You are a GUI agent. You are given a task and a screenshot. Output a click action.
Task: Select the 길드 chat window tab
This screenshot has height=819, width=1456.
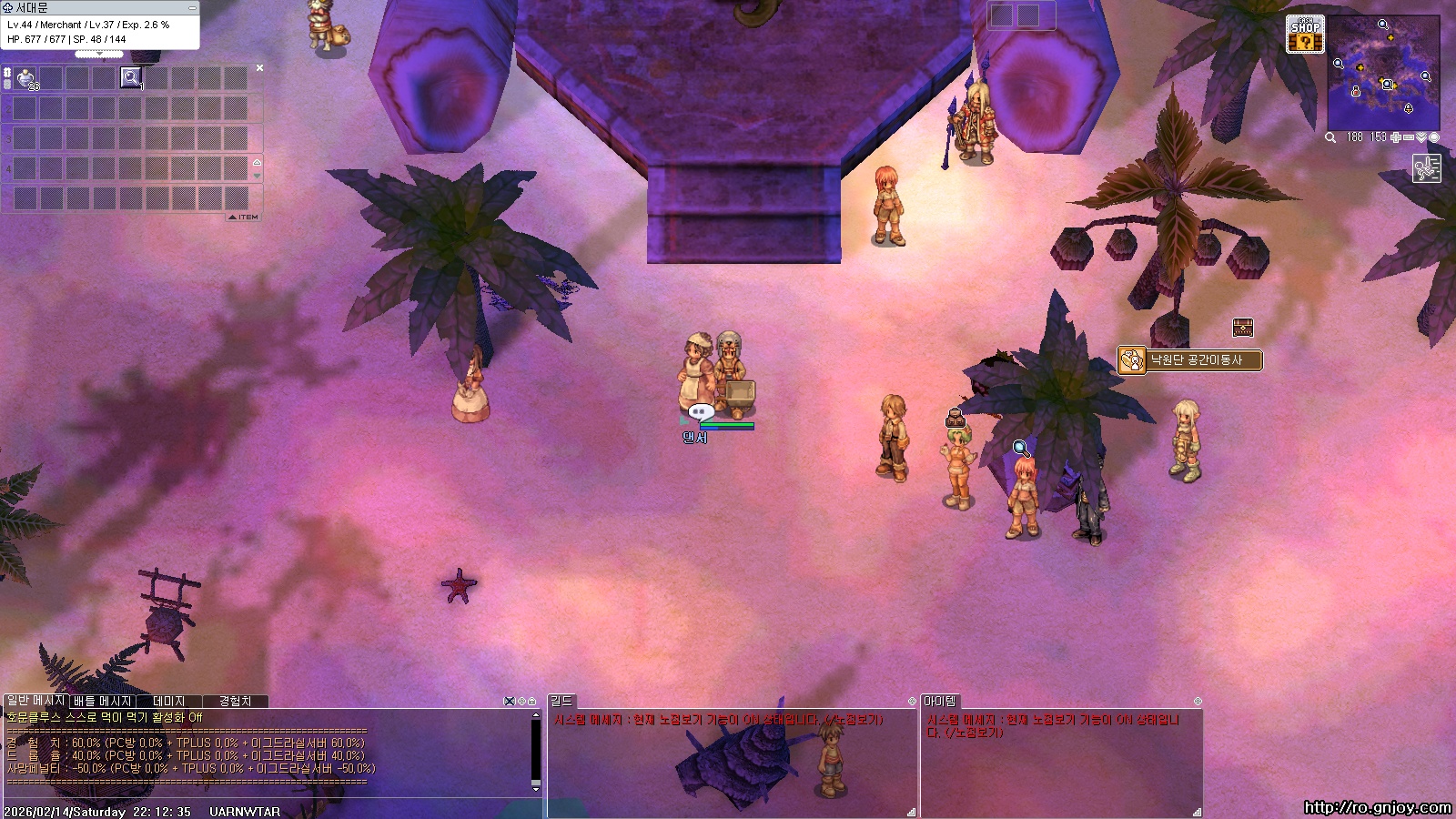point(561,701)
